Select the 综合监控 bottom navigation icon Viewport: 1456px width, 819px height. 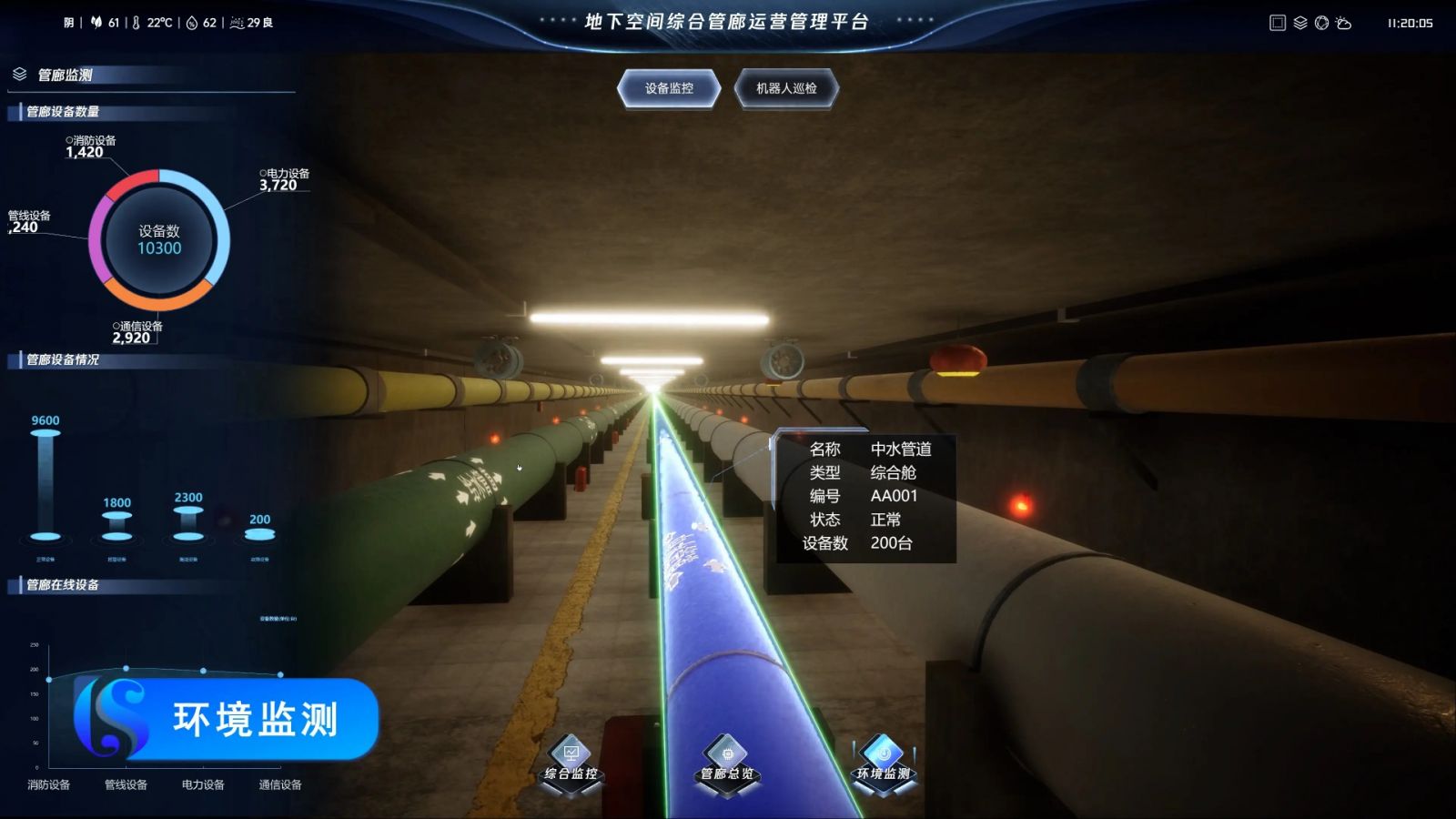[571, 761]
